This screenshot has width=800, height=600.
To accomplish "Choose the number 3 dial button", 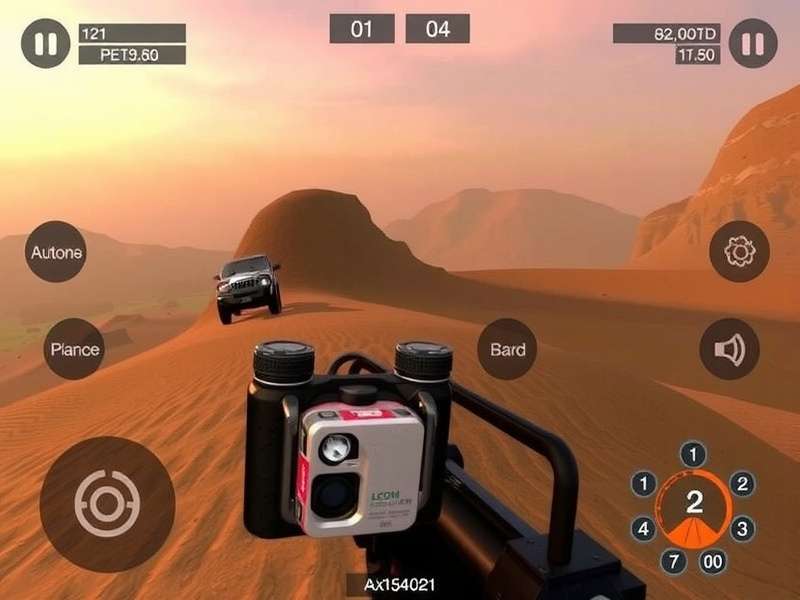I will (x=741, y=527).
